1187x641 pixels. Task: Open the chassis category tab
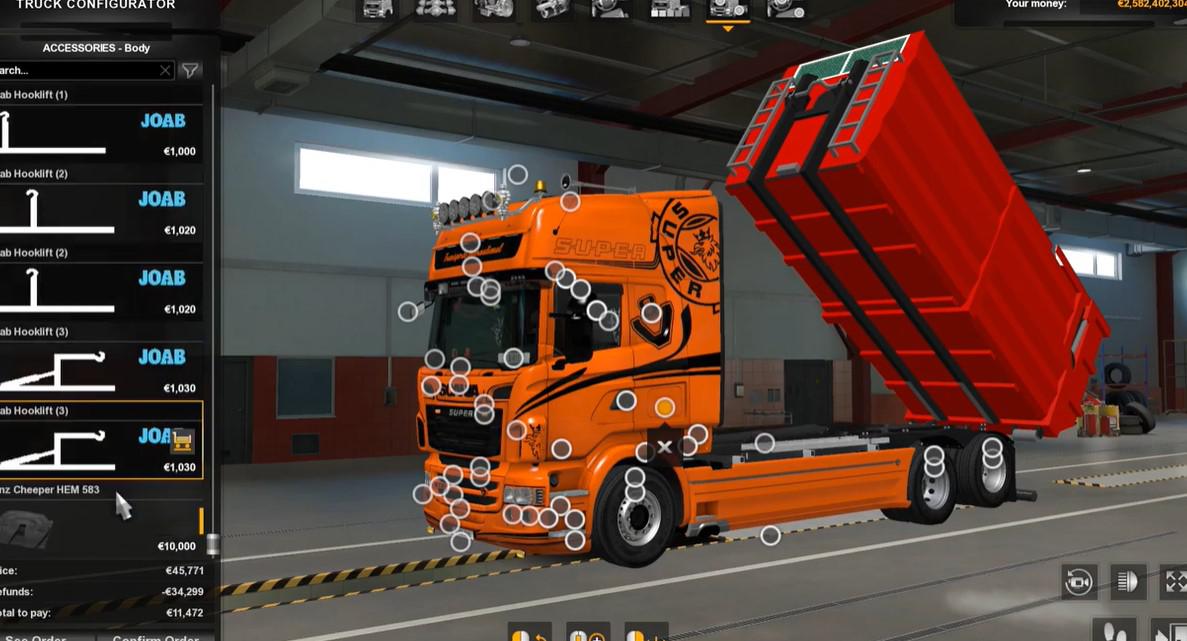(x=435, y=10)
